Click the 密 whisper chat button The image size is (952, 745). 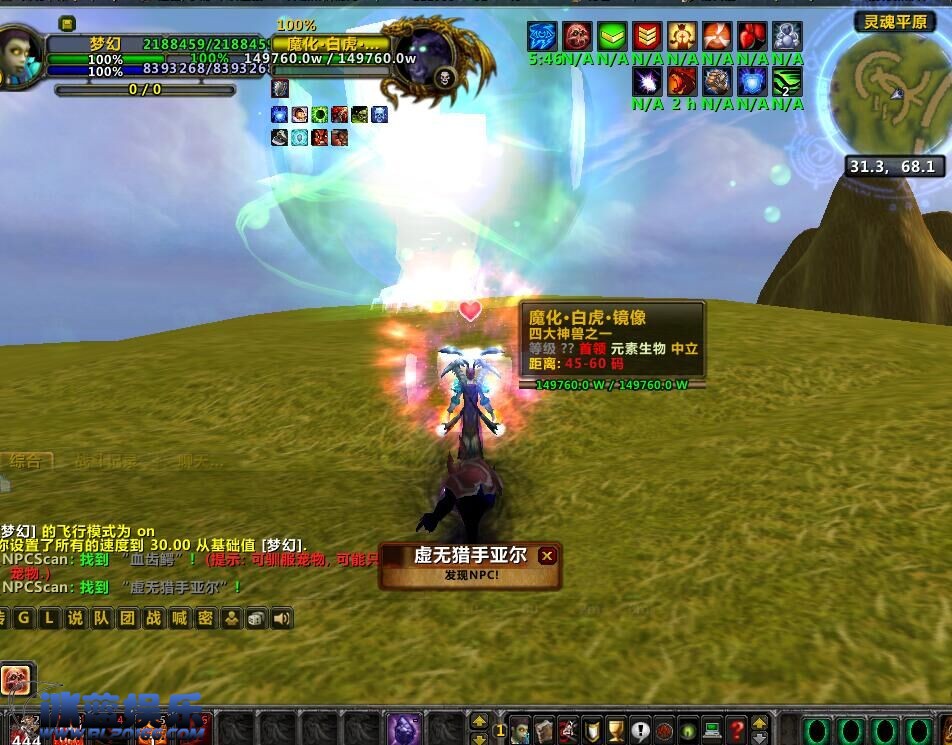(x=205, y=618)
